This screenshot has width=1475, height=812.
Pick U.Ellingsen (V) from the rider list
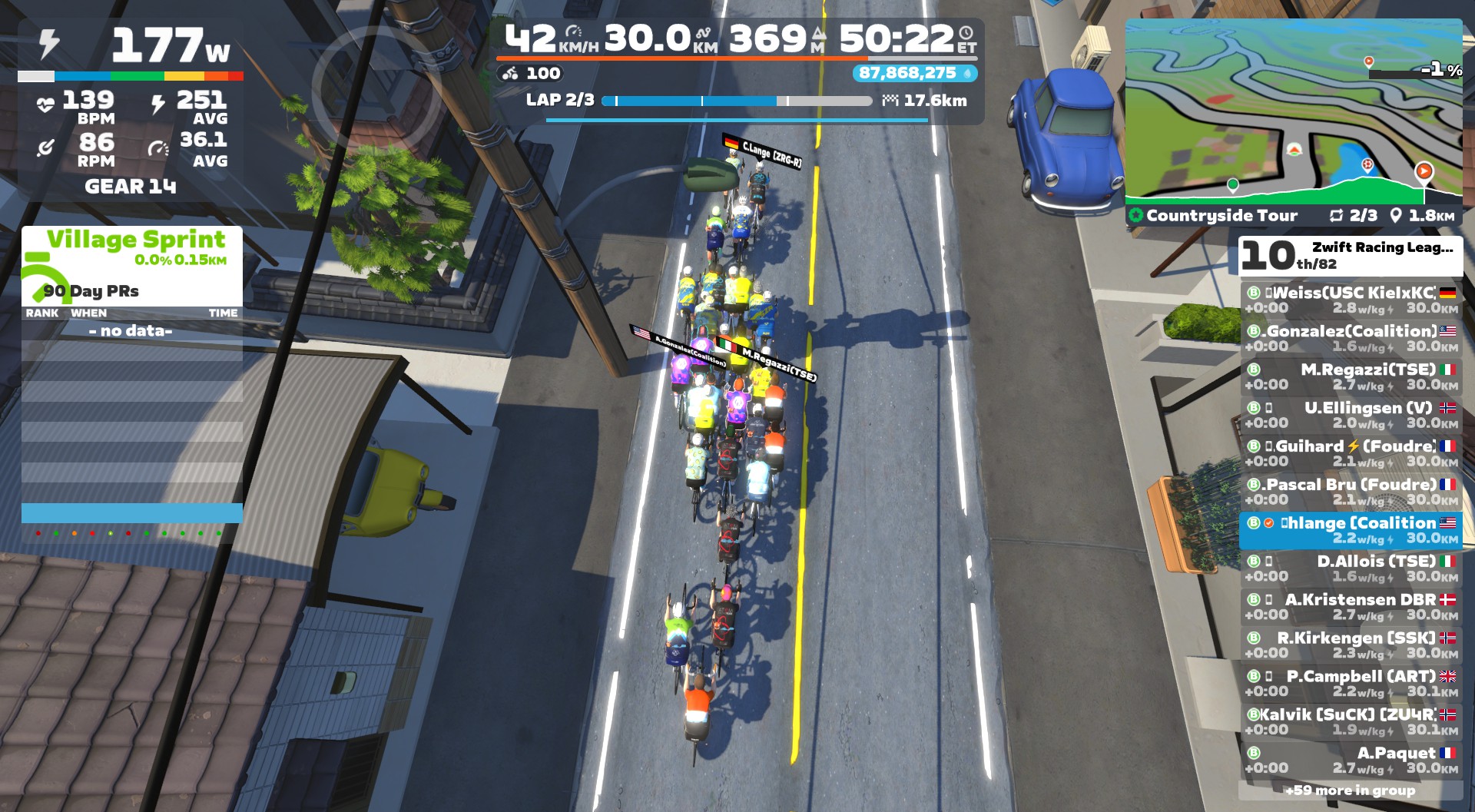click(1351, 415)
